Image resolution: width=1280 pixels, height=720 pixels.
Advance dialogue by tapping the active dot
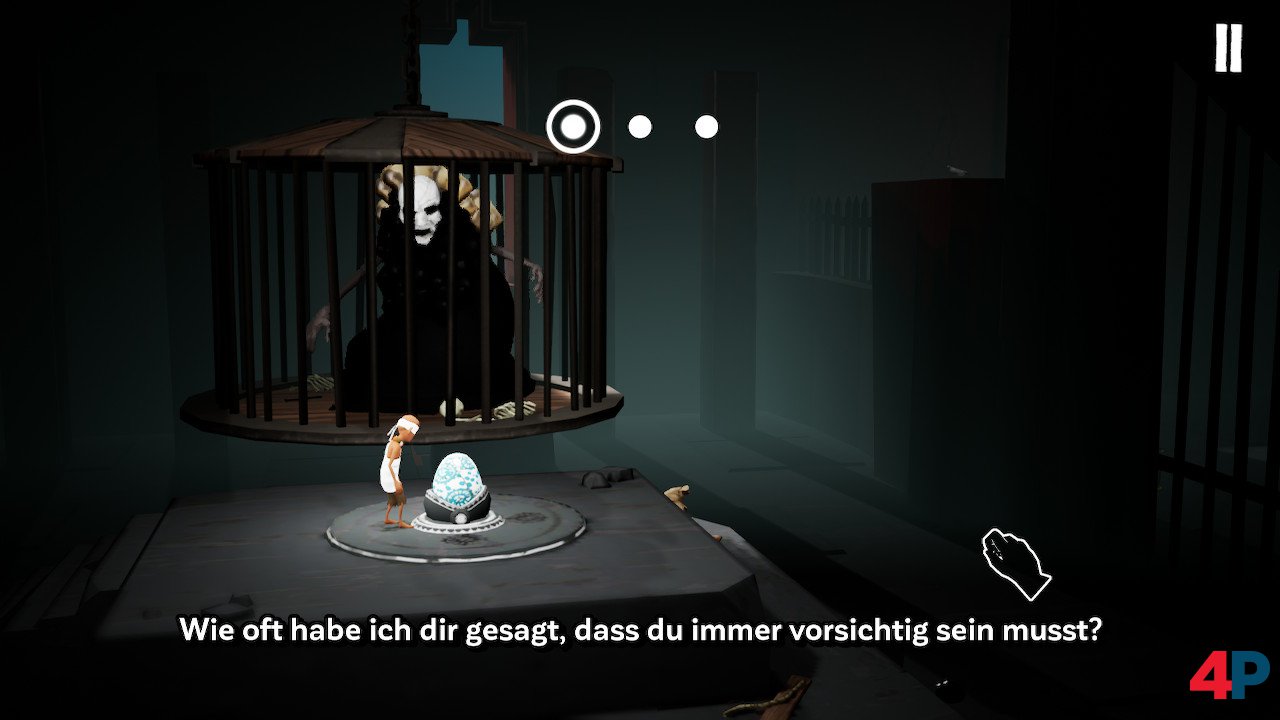pos(572,126)
